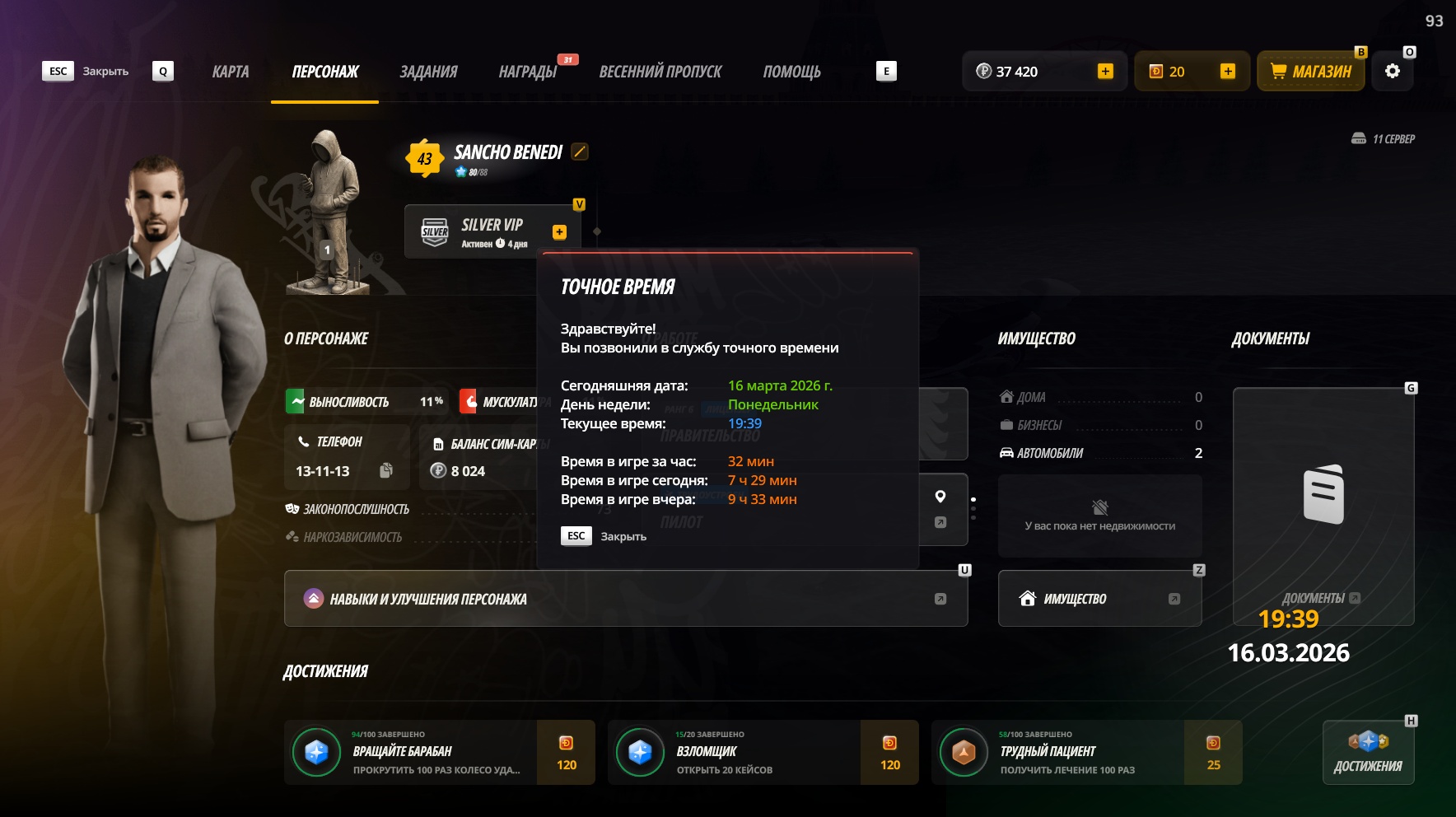Screen dimensions: 1456x817
Task: Open the МАГАЗИН shop
Action: (1310, 72)
